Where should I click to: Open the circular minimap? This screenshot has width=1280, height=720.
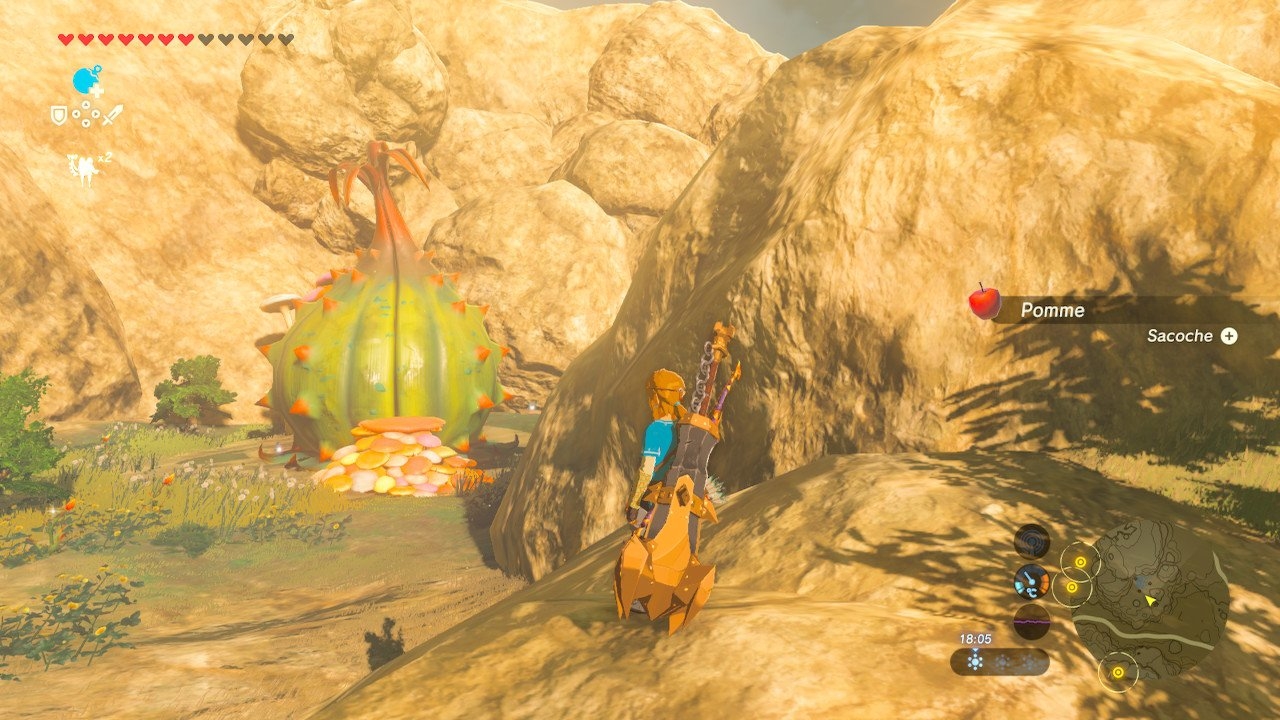pyautogui.click(x=1150, y=599)
